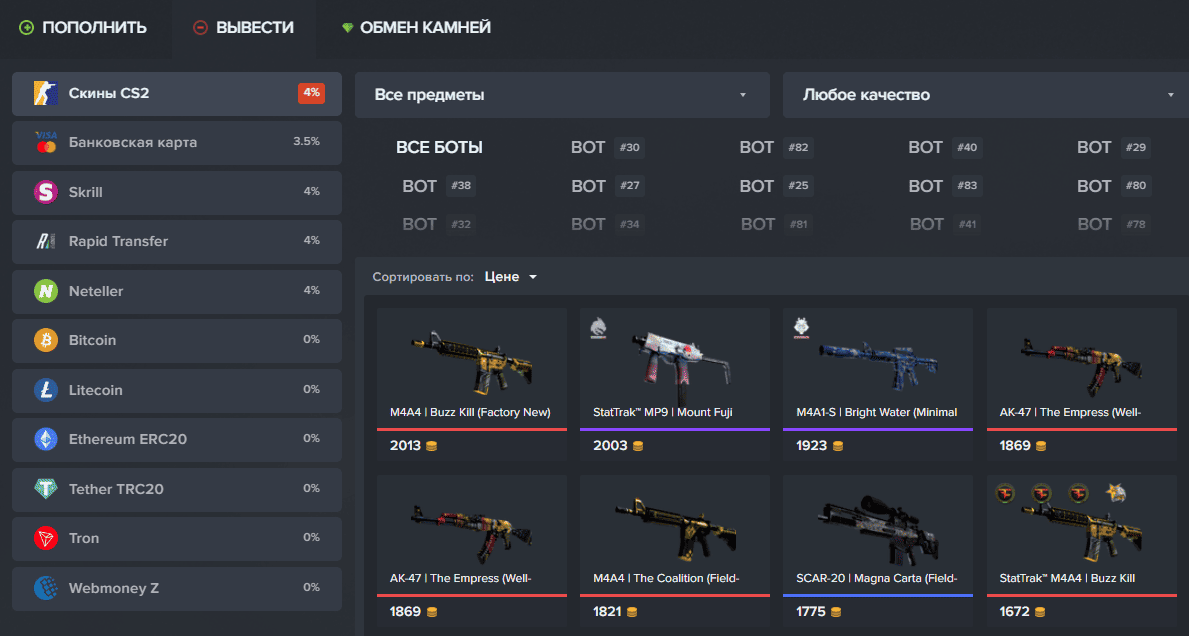Viewport: 1189px width, 636px height.
Task: Select the ВЫВЕСТИ tab
Action: point(243,27)
